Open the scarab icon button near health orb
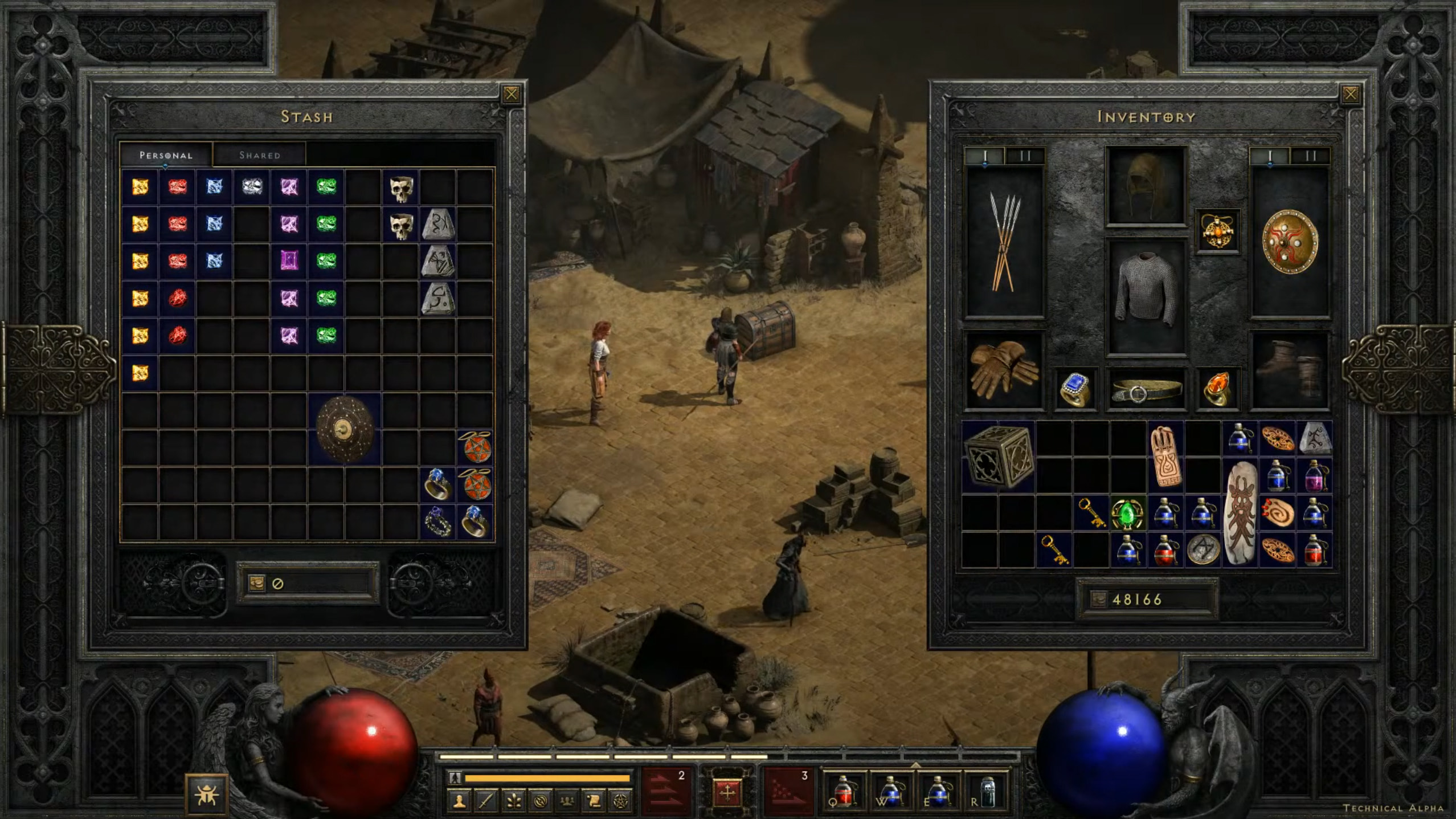 (x=206, y=794)
